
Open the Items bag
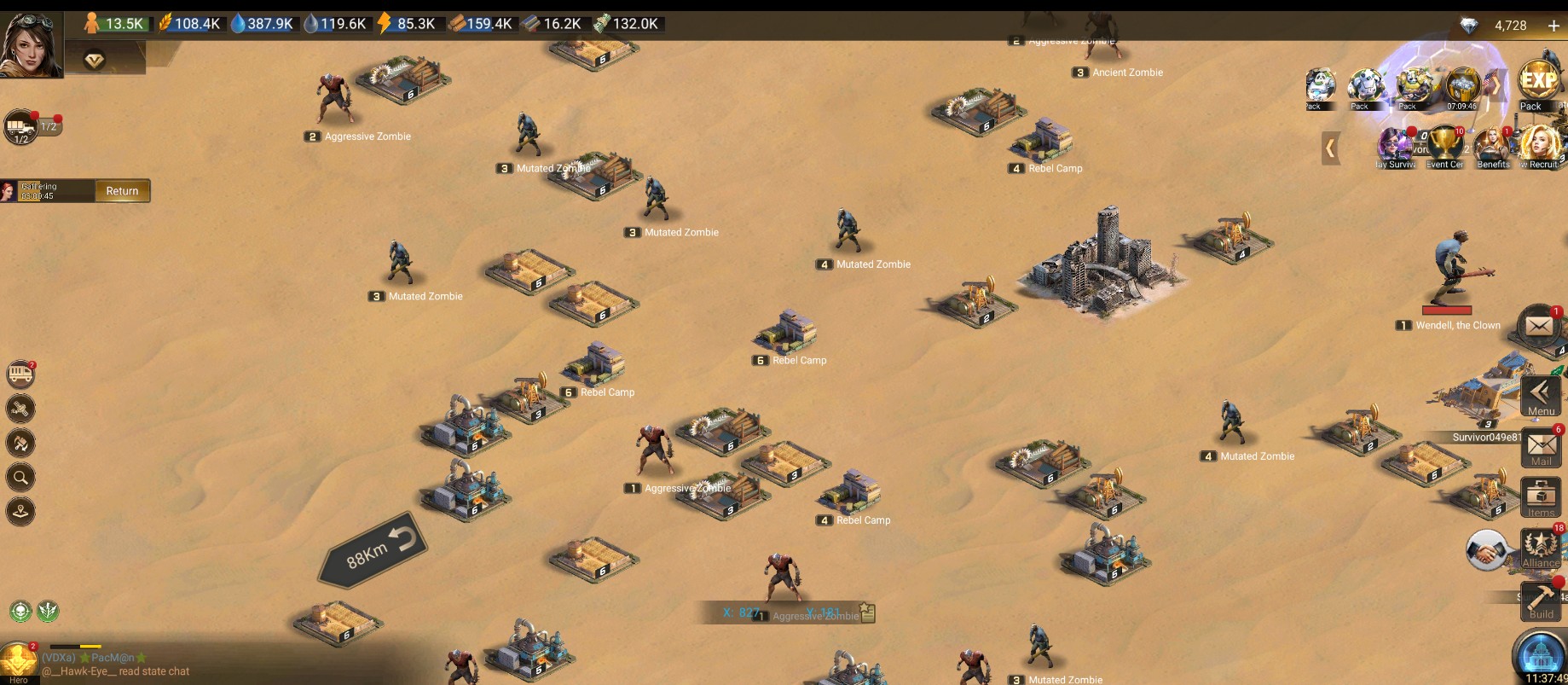(x=1541, y=498)
